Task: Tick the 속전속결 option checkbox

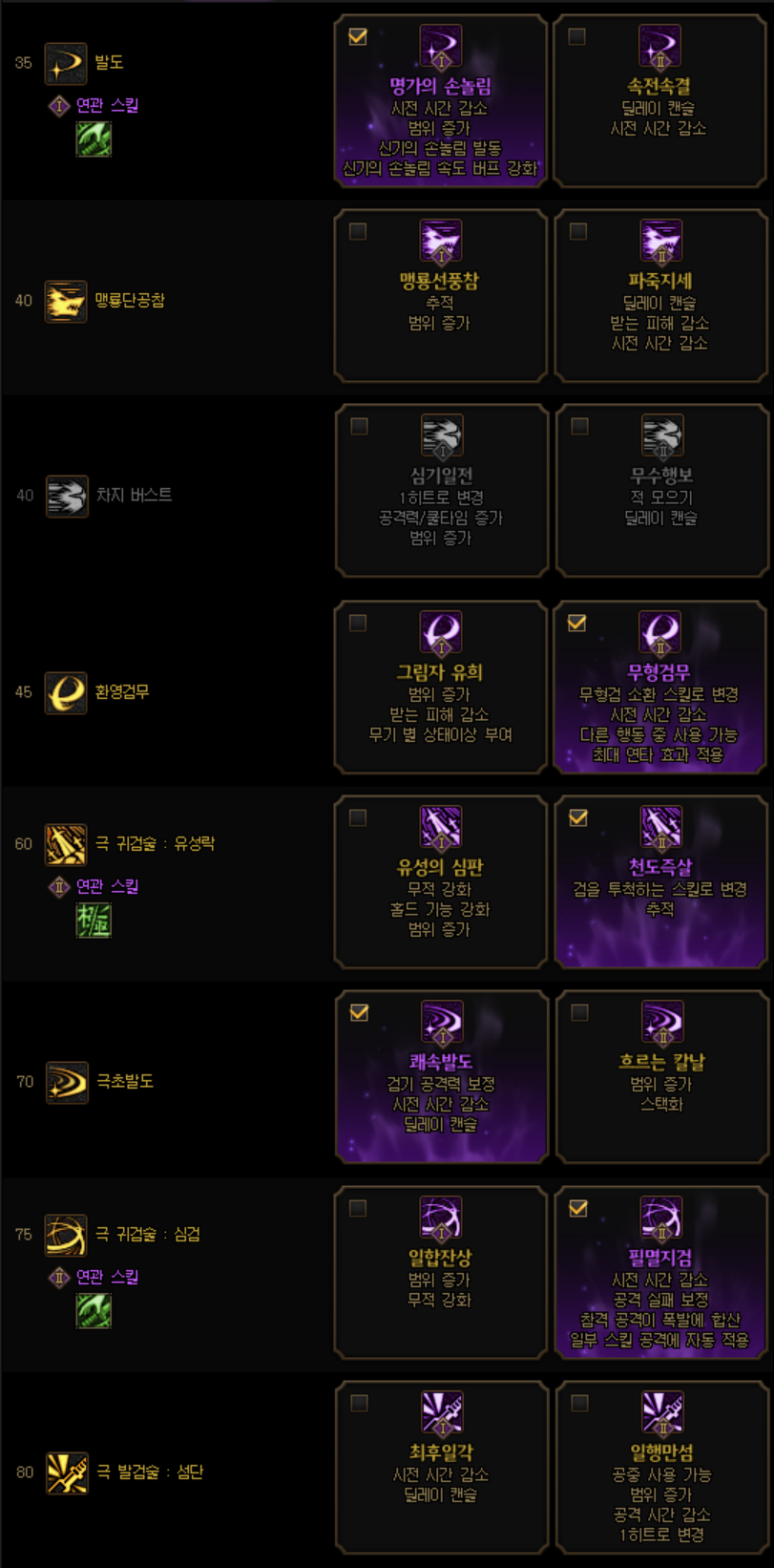Action: point(577,37)
